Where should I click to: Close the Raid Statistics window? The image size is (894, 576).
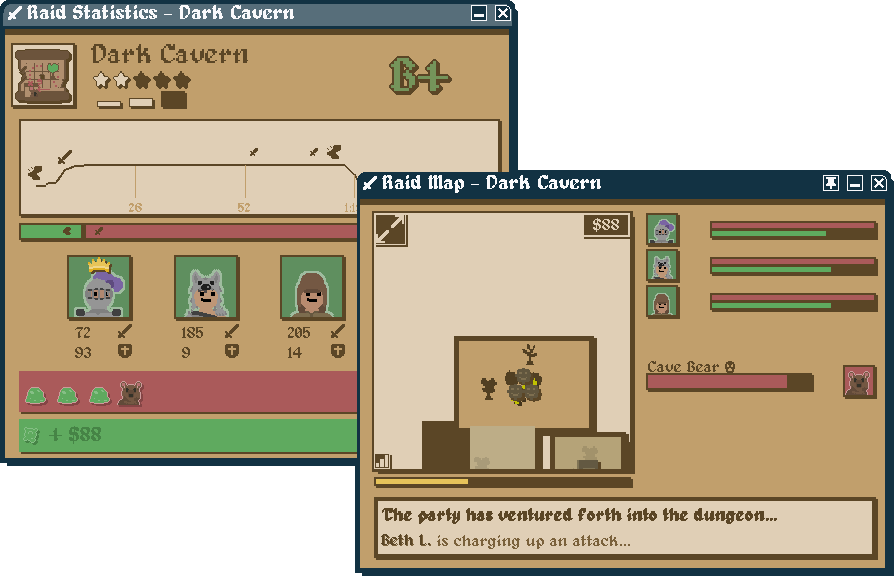pyautogui.click(x=502, y=13)
